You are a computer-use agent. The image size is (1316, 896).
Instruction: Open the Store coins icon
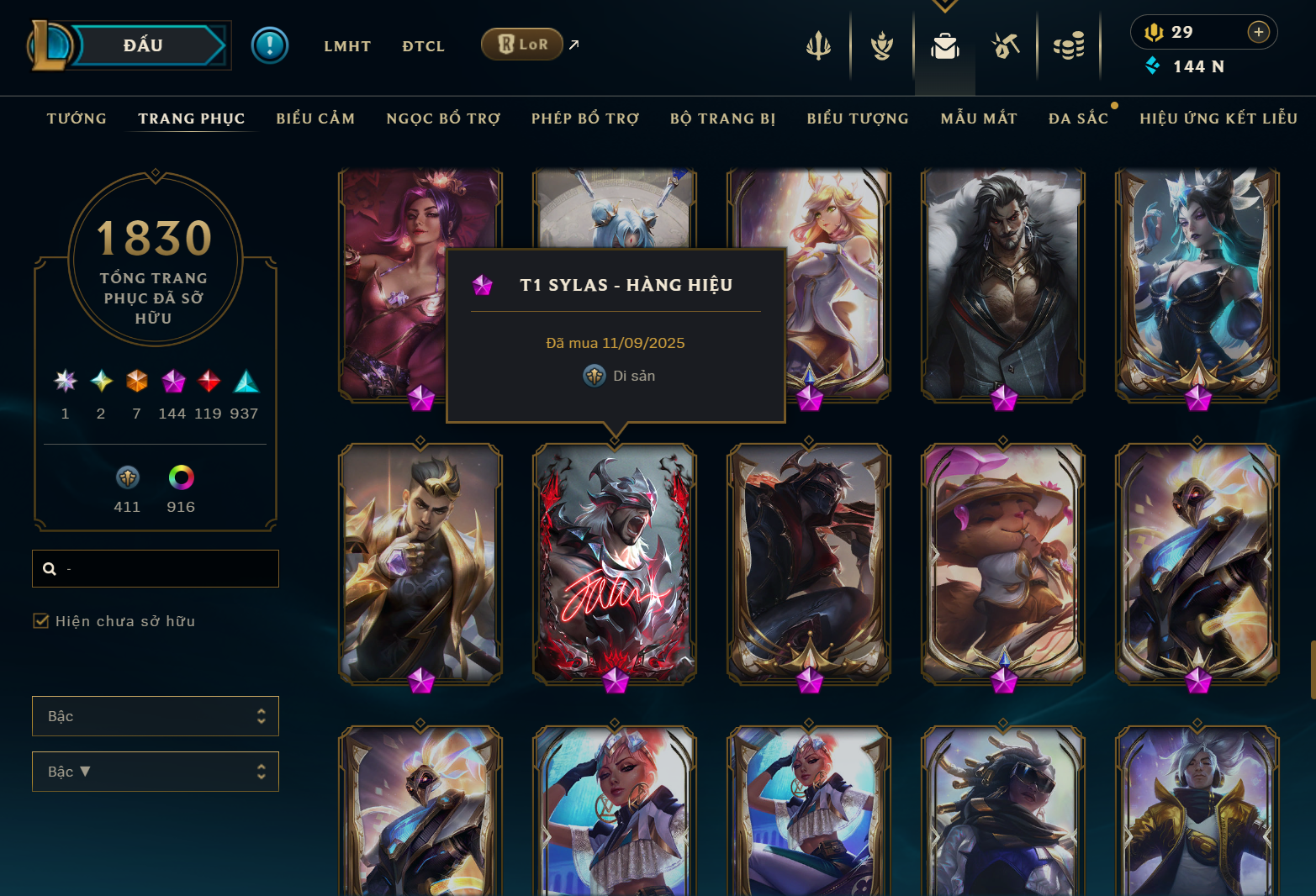click(x=1069, y=46)
